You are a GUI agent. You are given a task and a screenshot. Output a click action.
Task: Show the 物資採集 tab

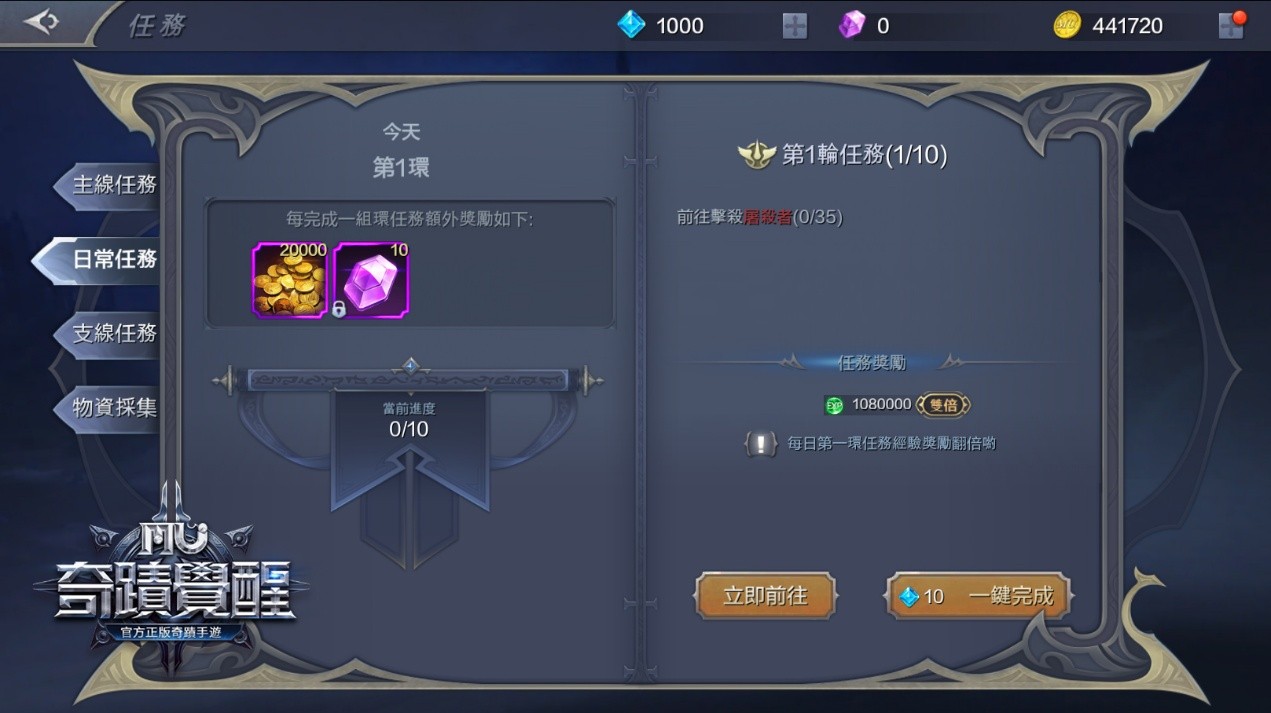click(114, 407)
